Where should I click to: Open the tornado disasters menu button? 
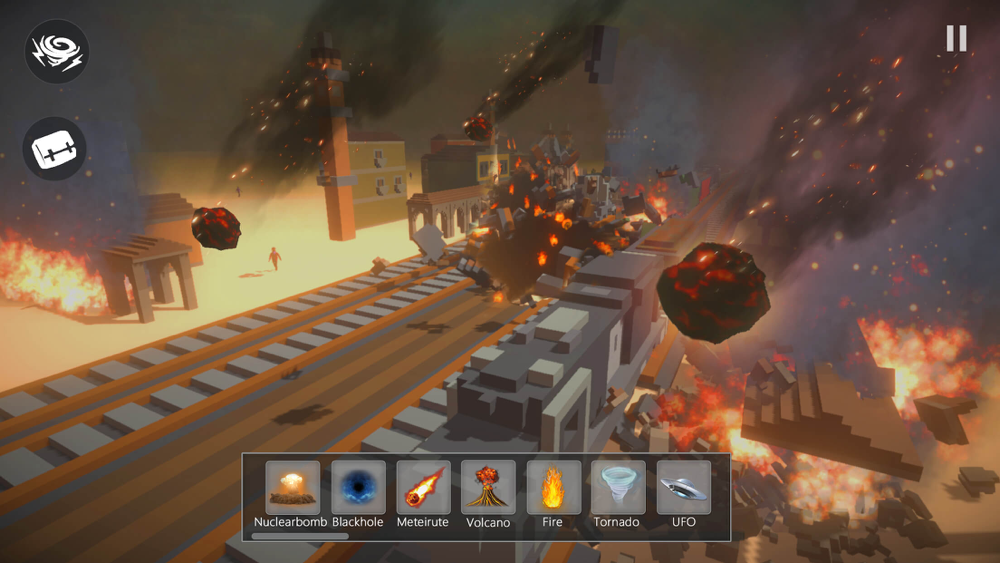pyautogui.click(x=57, y=52)
